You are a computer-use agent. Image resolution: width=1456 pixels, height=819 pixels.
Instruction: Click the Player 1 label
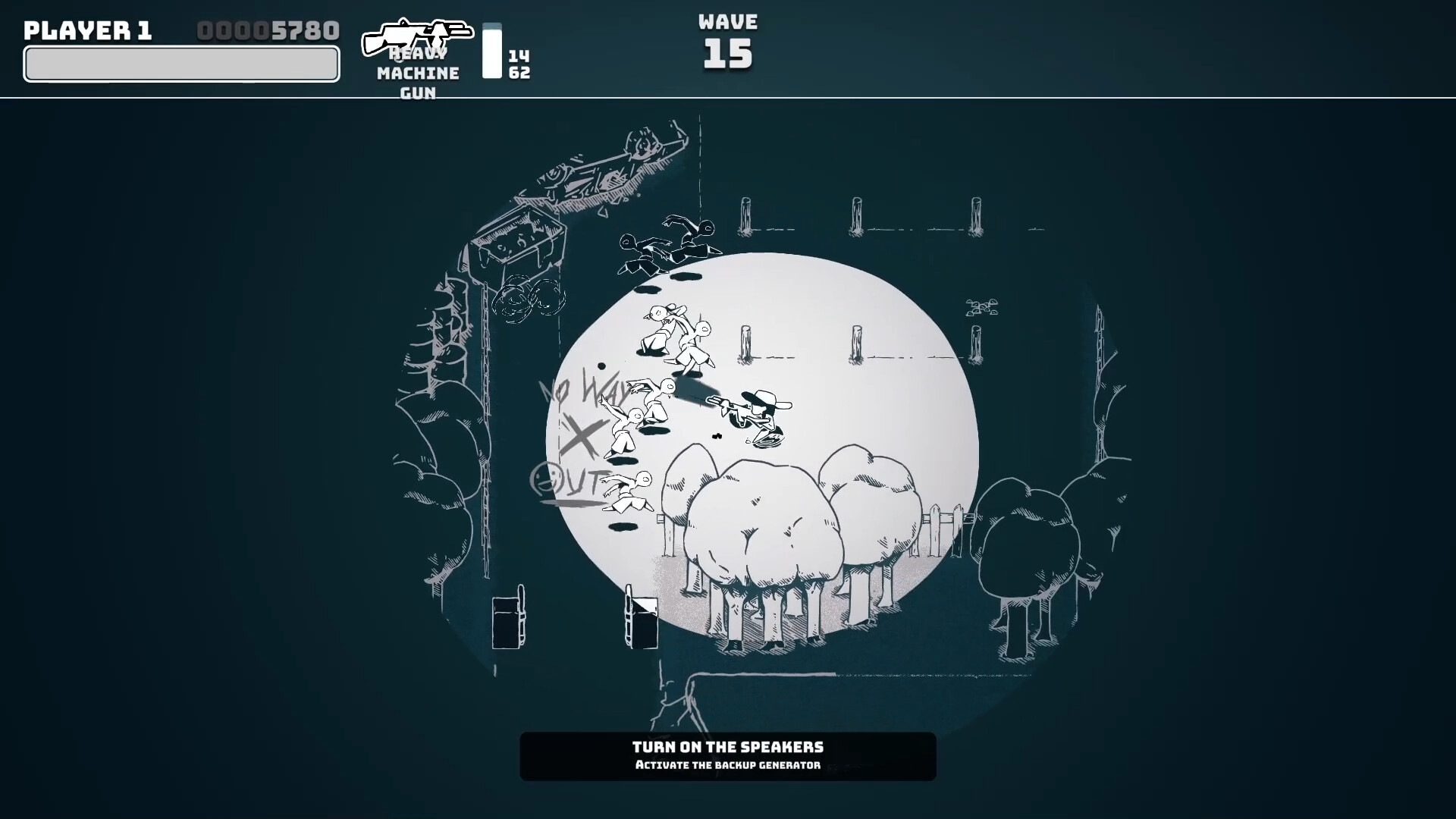(x=88, y=30)
